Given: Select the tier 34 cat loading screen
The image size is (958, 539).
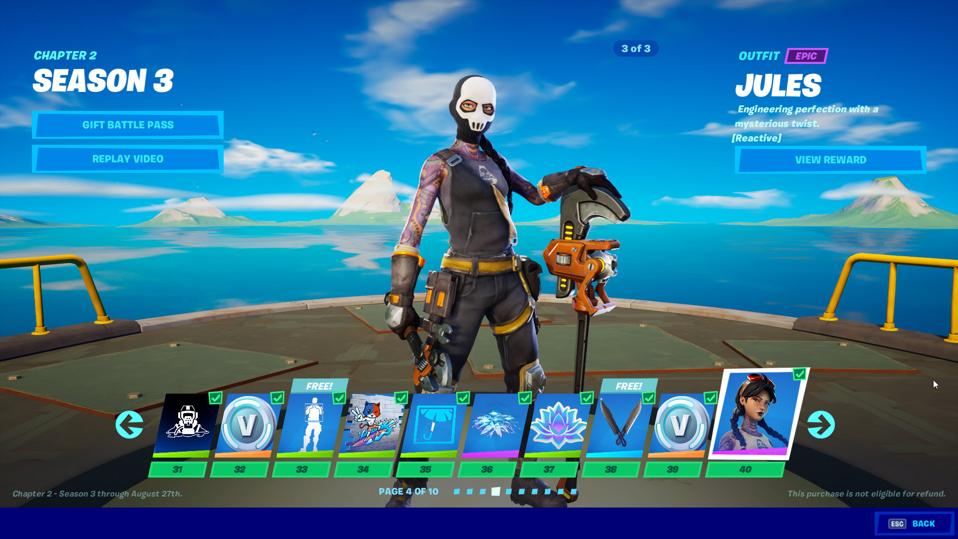Looking at the screenshot, I should [371, 426].
